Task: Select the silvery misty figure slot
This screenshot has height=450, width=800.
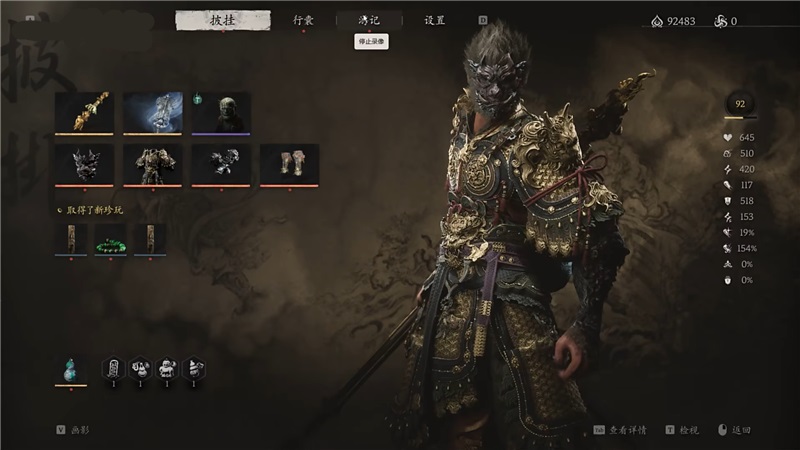Action: coord(153,112)
